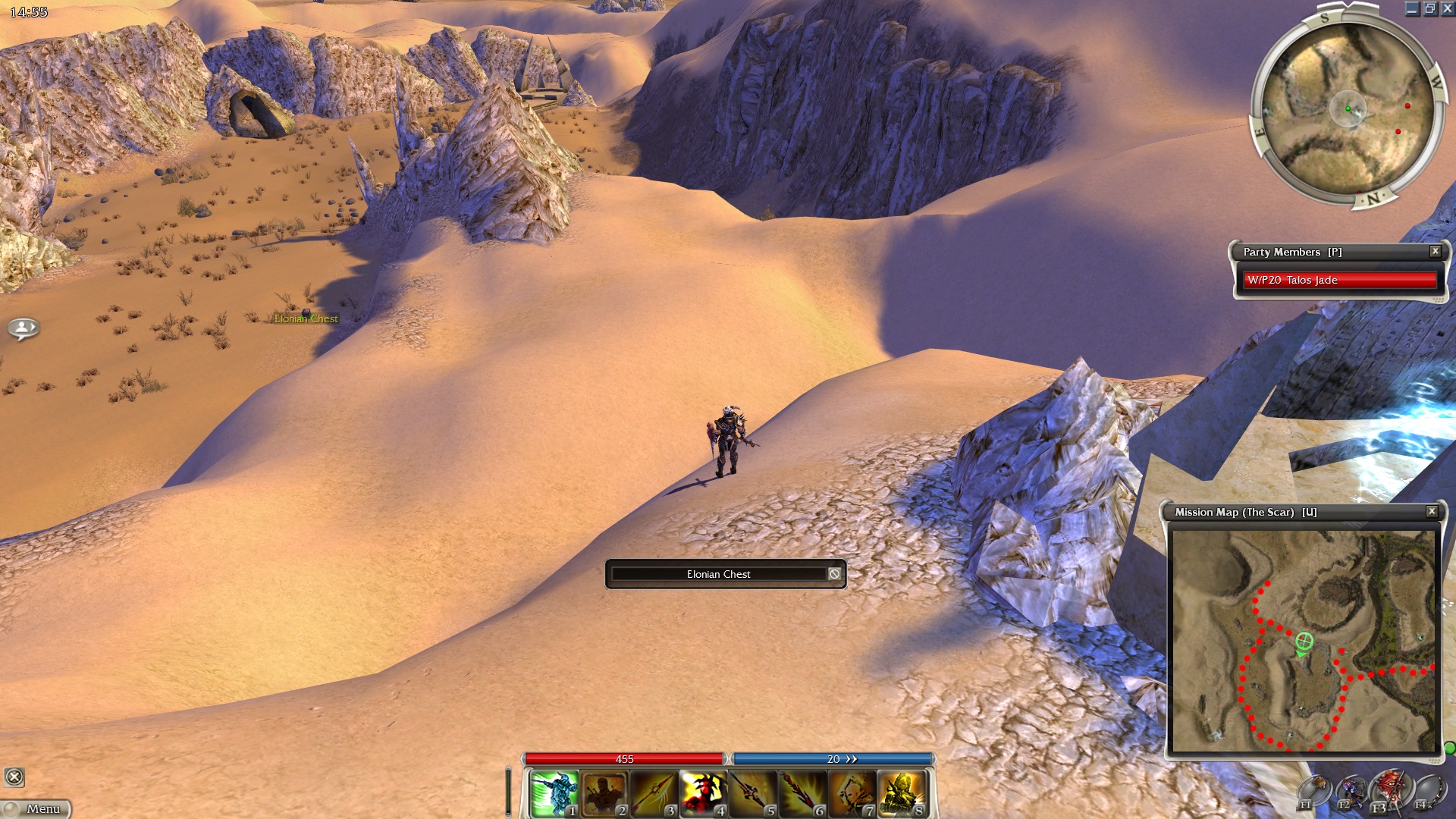Switch to F2 weapon set
This screenshot has height=819, width=1456.
[x=1351, y=792]
